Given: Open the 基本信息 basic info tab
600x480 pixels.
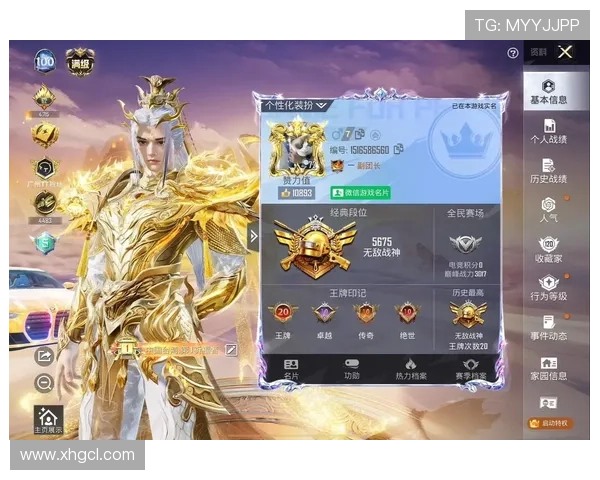Looking at the screenshot, I should [x=548, y=92].
